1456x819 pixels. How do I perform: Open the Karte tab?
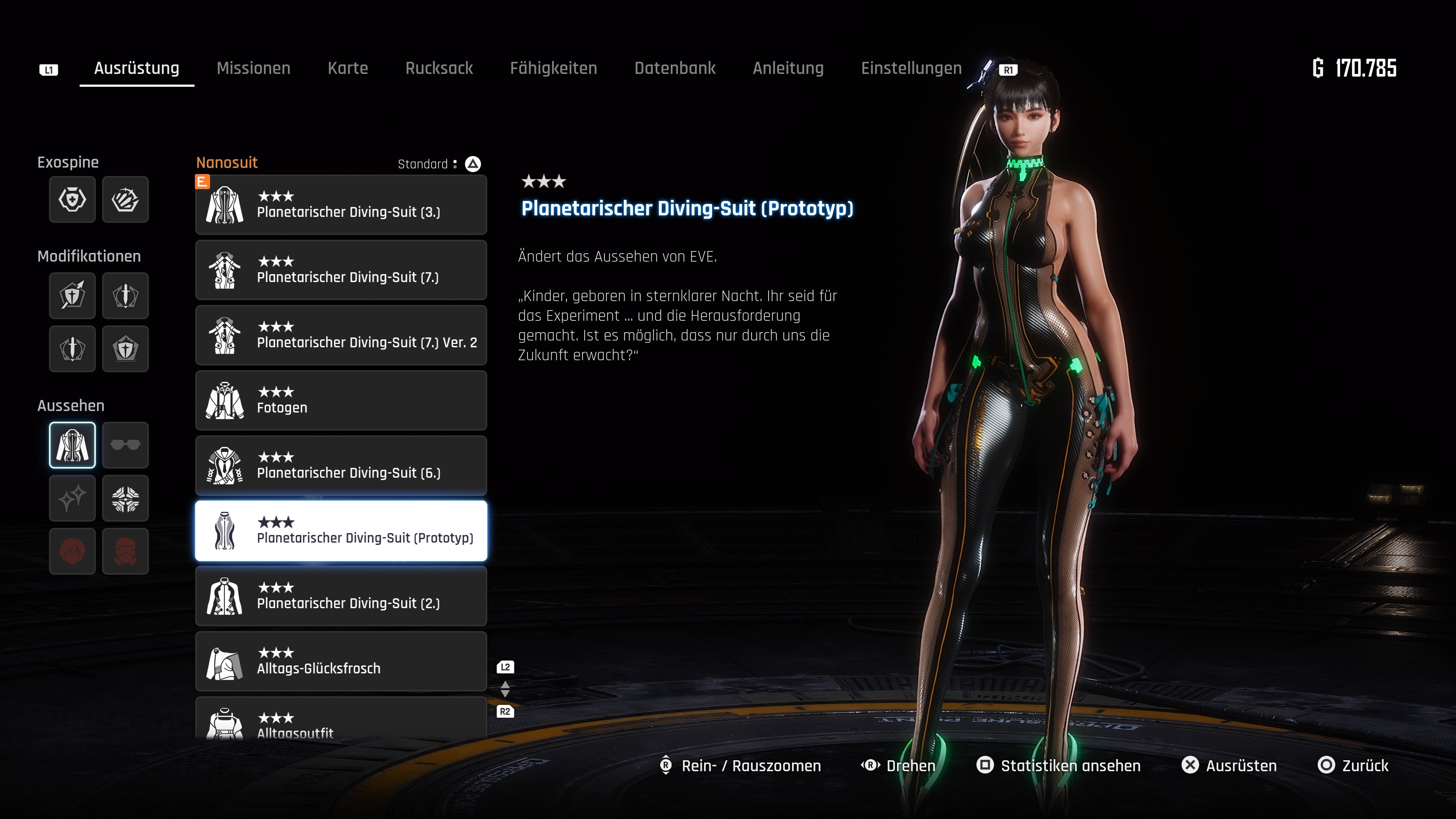tap(348, 68)
